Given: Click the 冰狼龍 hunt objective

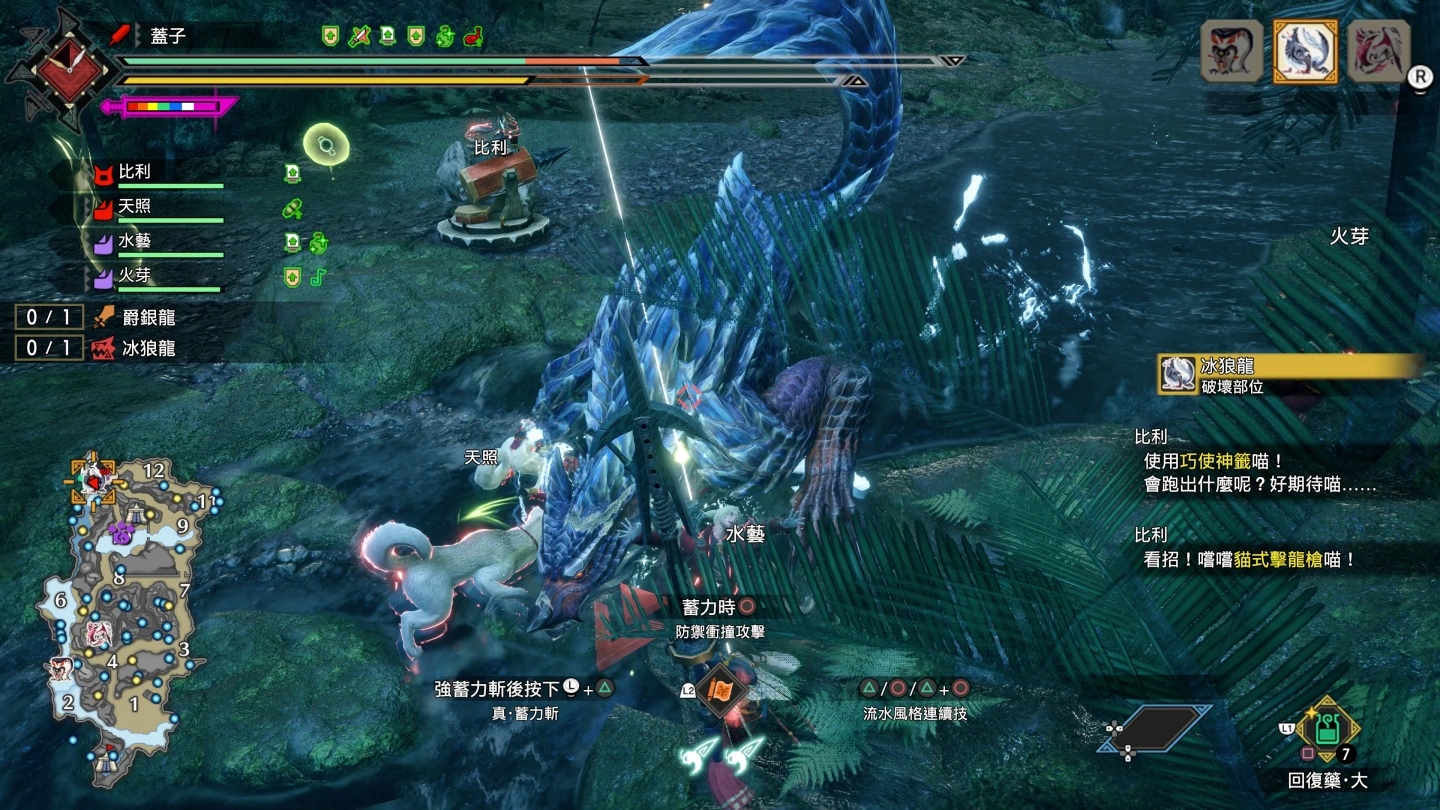Looking at the screenshot, I should 135,348.
